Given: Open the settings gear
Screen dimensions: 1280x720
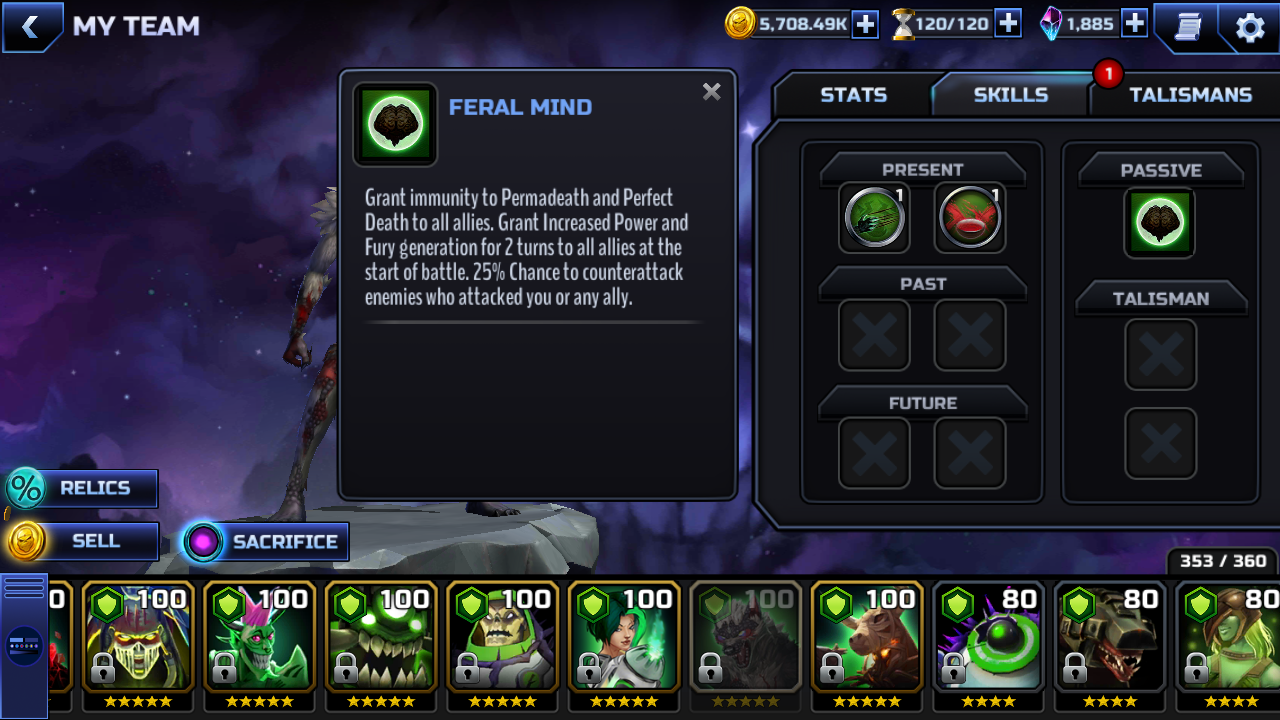Looking at the screenshot, I should coord(1250,27).
